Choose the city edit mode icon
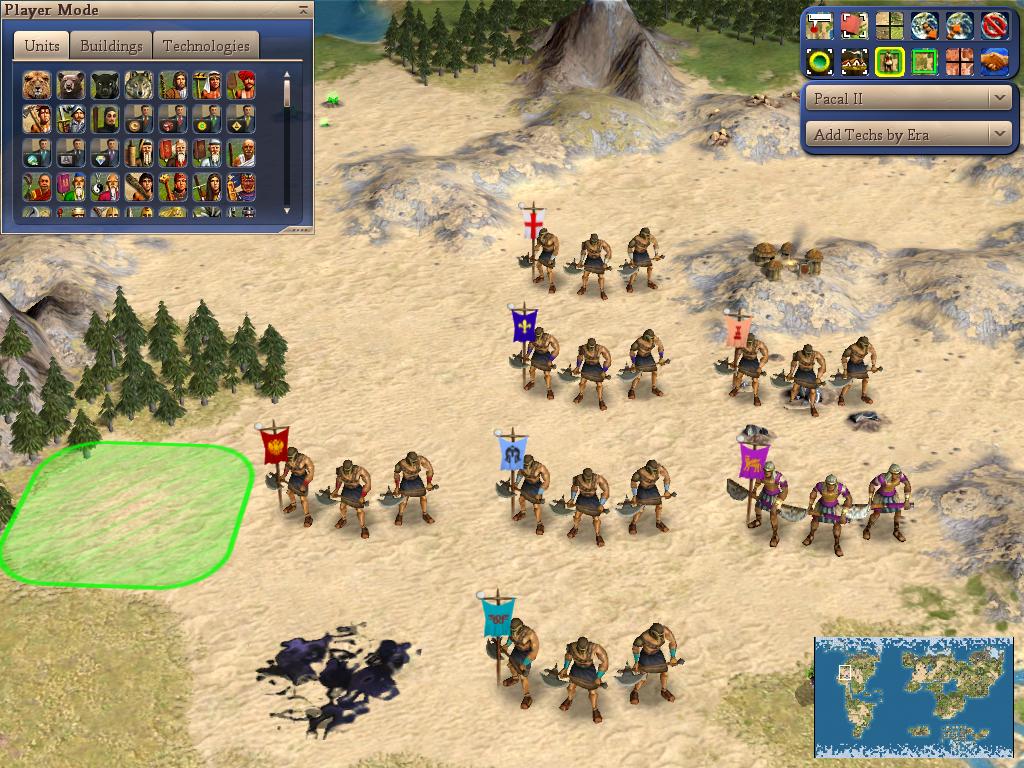Viewport: 1024px width, 768px height. coord(854,61)
